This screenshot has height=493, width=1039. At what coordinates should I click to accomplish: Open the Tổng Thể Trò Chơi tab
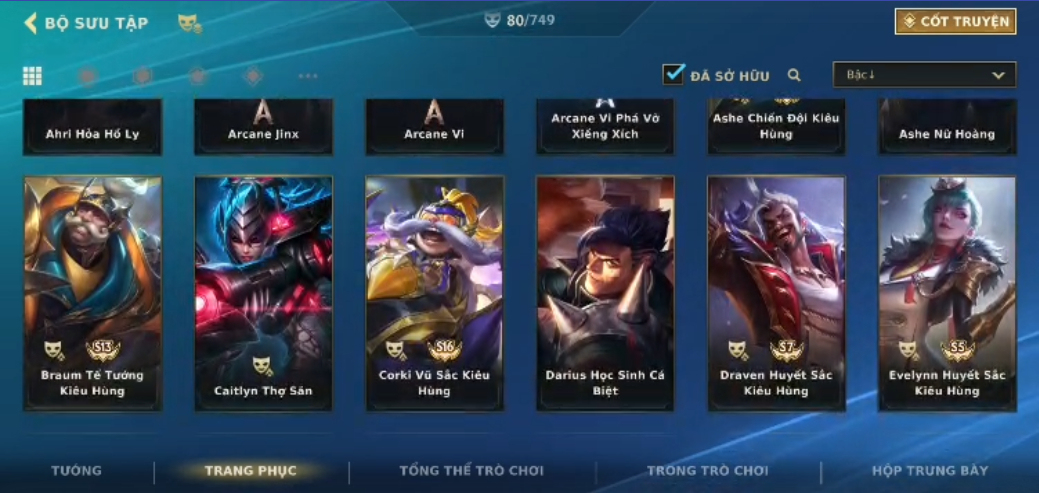click(x=471, y=471)
